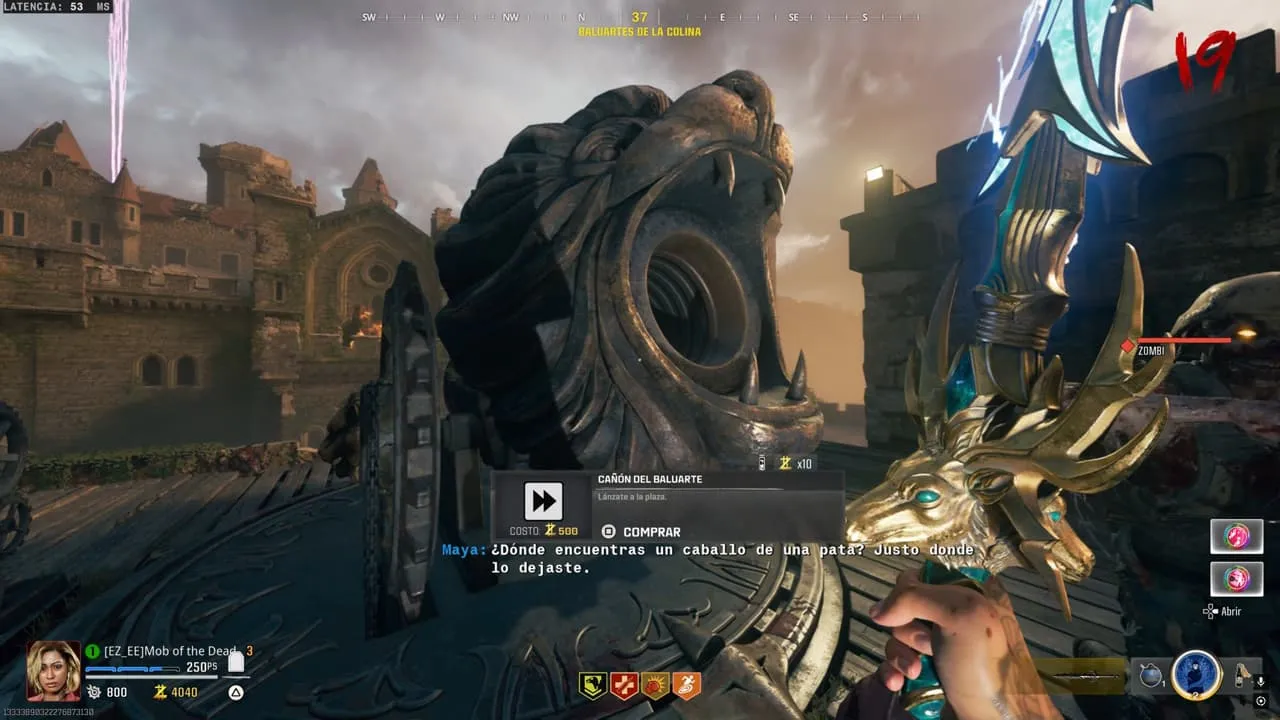Choose the yellow vulture perk icon
The width and height of the screenshot is (1280, 720).
(x=593, y=685)
